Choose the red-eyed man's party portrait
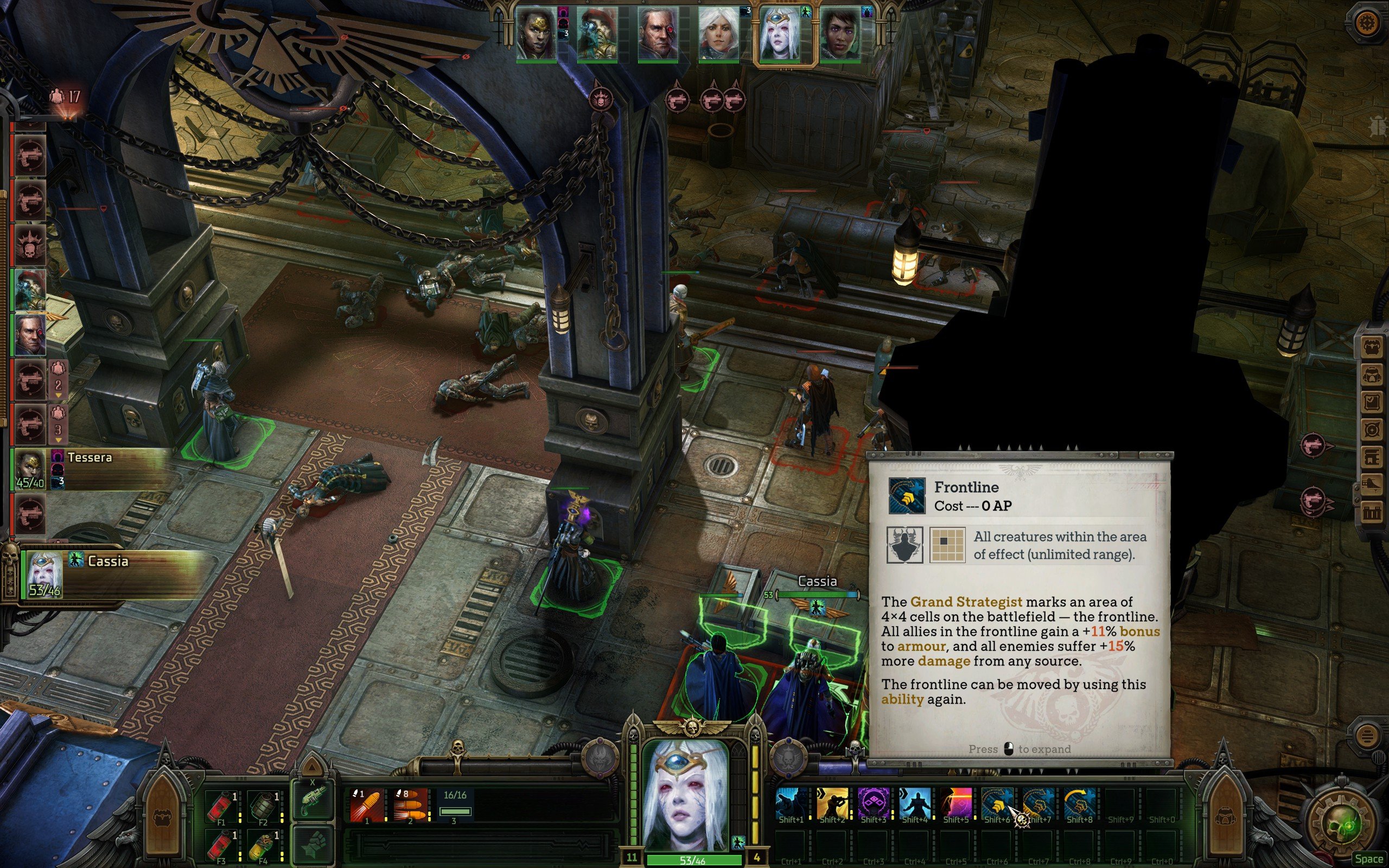The height and width of the screenshot is (868, 1389). [657, 33]
